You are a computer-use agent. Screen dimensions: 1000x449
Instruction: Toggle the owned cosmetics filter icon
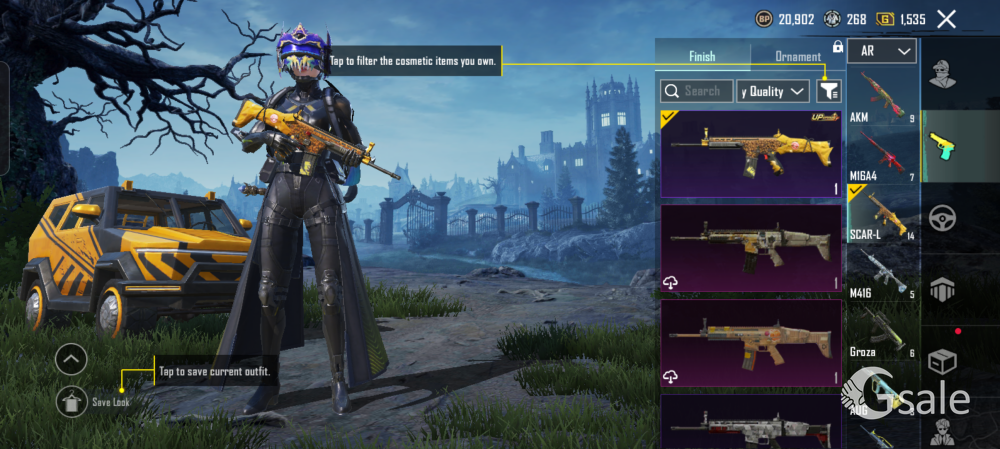pos(828,91)
